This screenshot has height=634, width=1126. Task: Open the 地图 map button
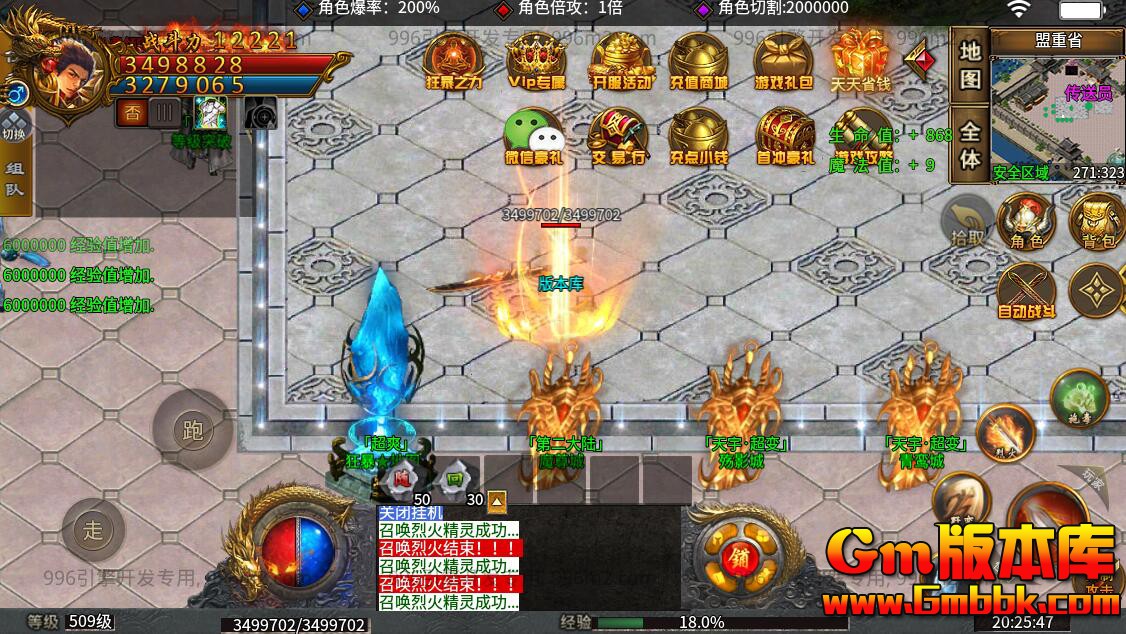pos(969,64)
